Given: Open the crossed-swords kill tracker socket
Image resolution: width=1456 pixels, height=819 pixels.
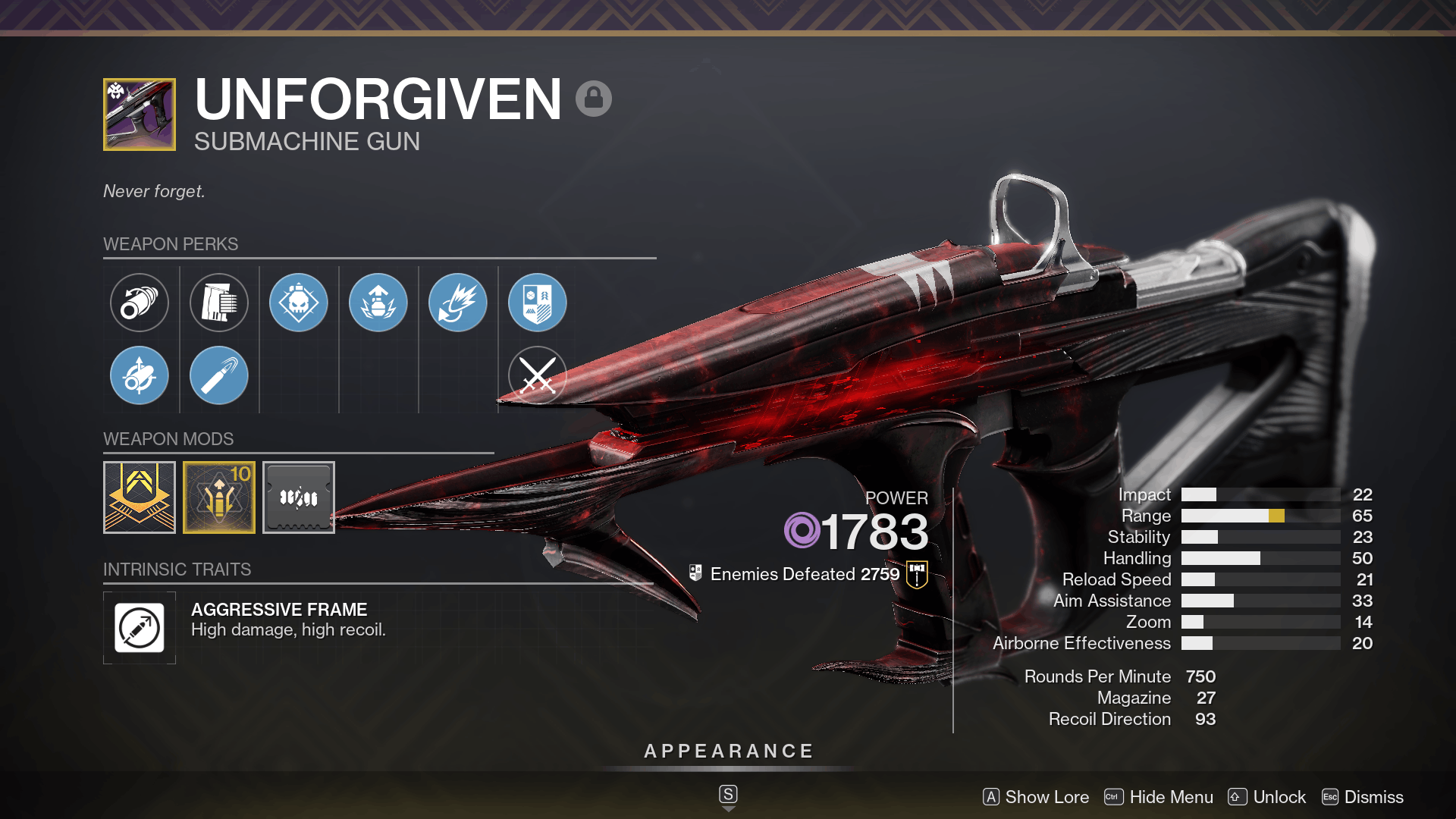Looking at the screenshot, I should click(537, 375).
